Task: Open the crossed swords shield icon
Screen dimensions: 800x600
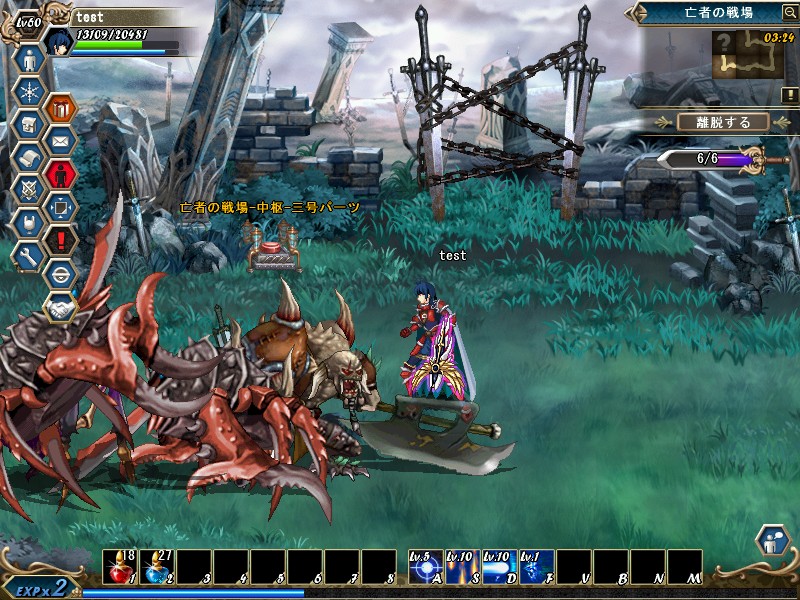Action: click(x=27, y=190)
